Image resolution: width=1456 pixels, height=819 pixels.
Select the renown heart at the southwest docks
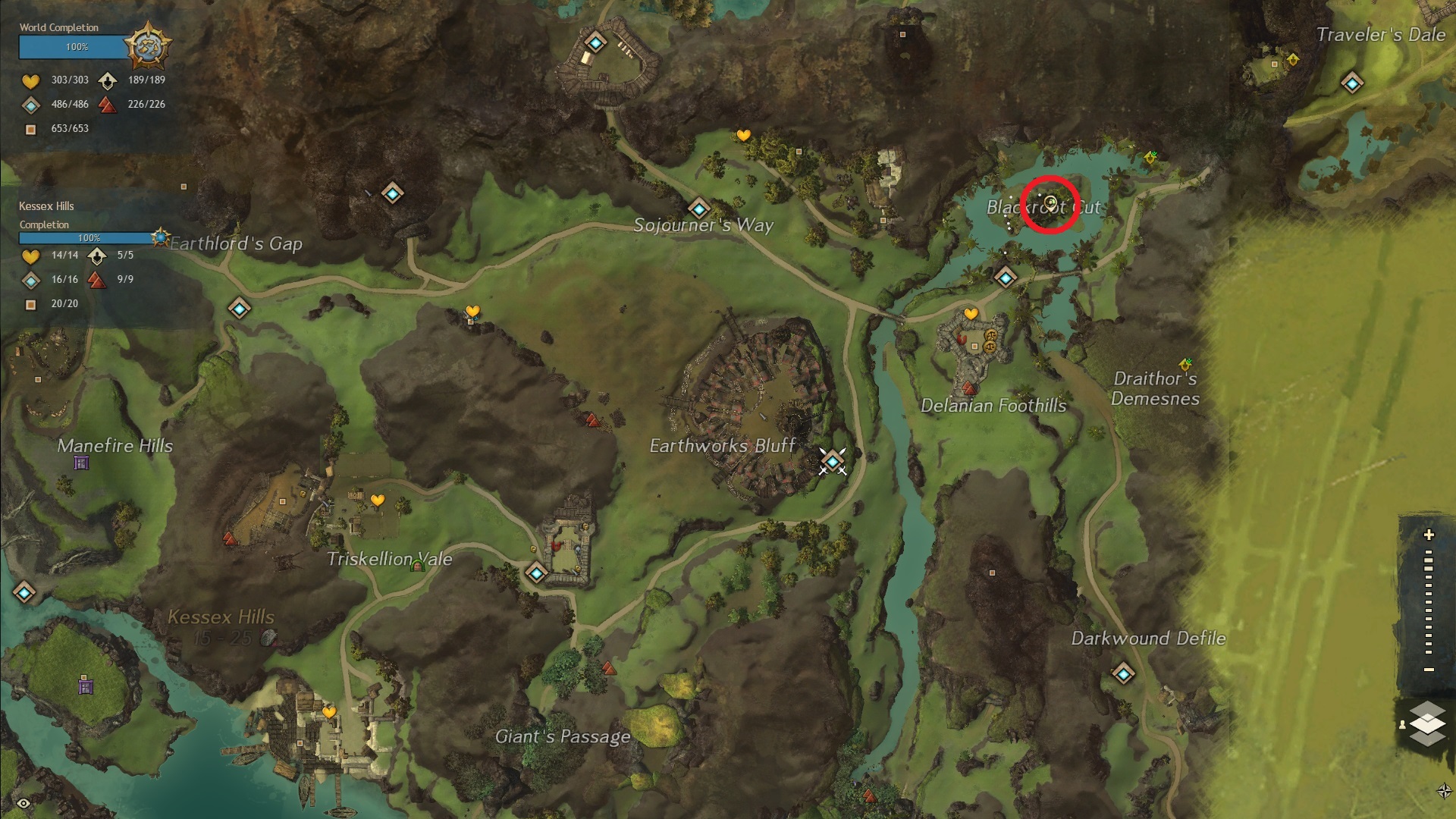tap(329, 713)
